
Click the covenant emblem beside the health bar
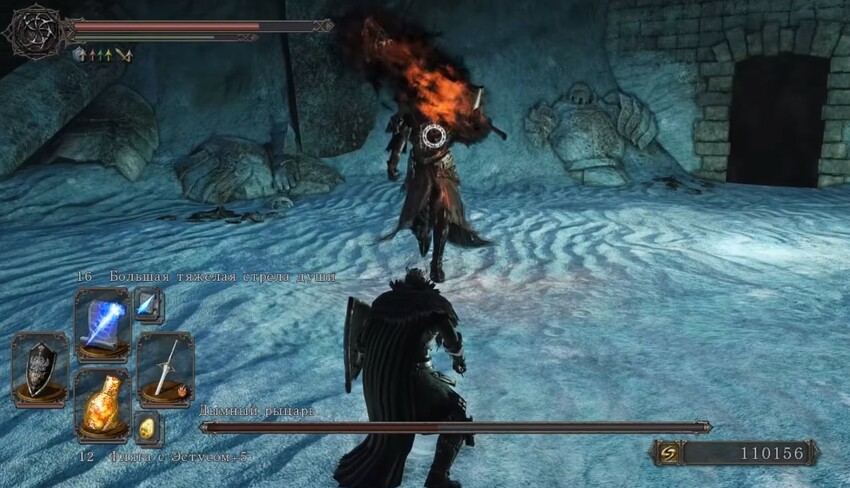click(x=35, y=30)
